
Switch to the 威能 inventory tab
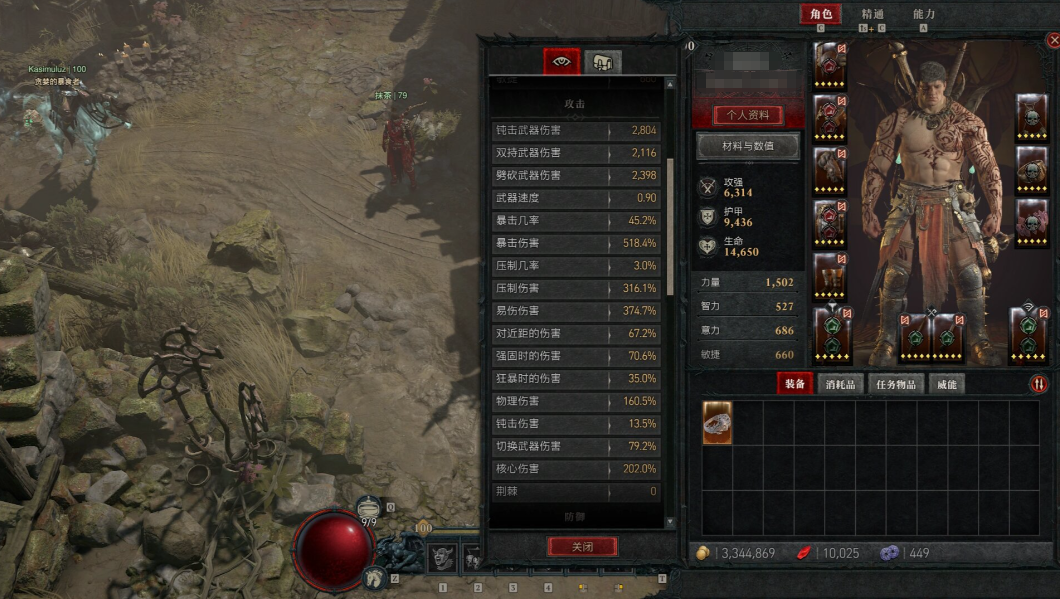click(946, 384)
